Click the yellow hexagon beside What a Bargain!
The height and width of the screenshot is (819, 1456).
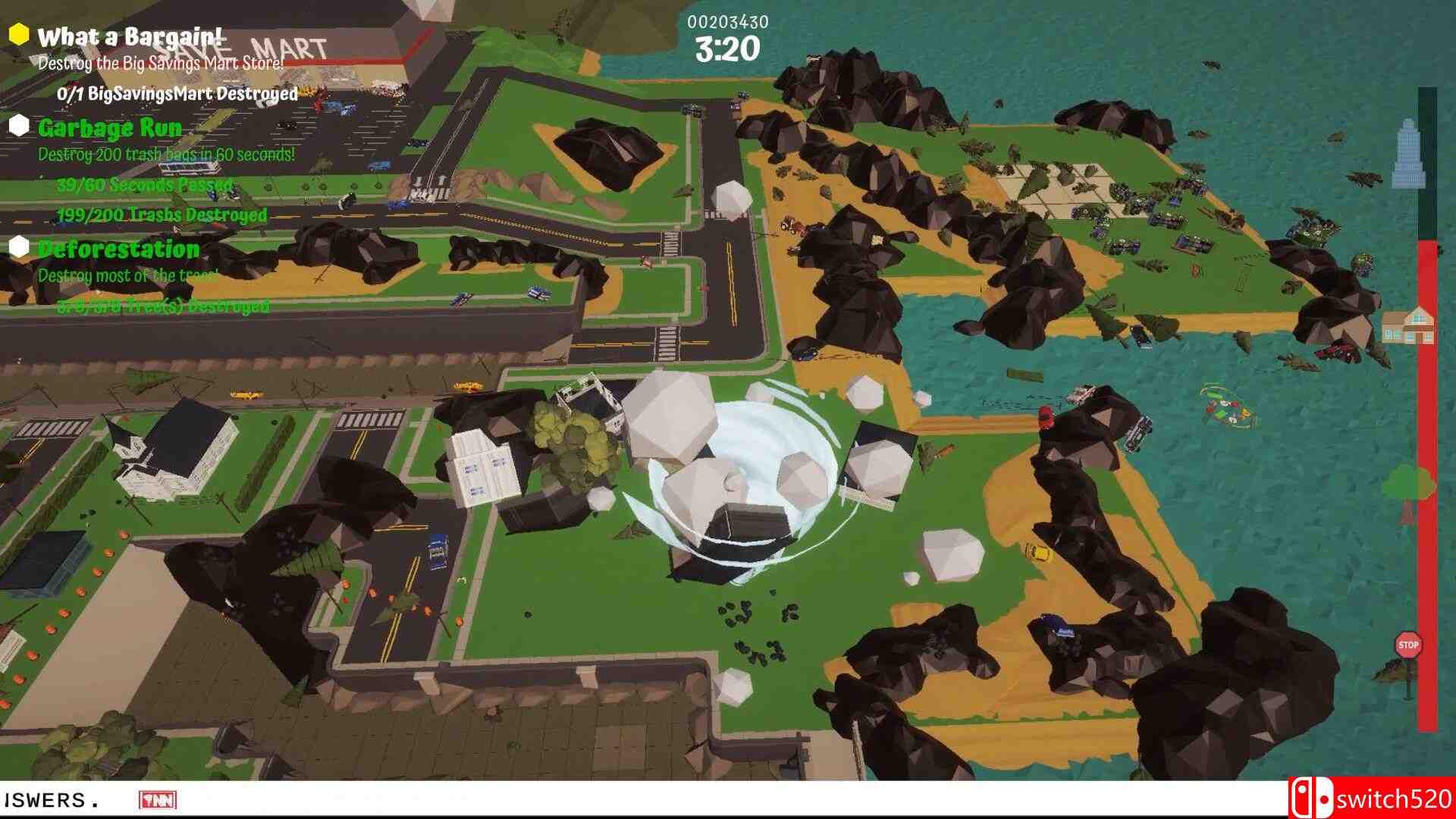[x=18, y=32]
